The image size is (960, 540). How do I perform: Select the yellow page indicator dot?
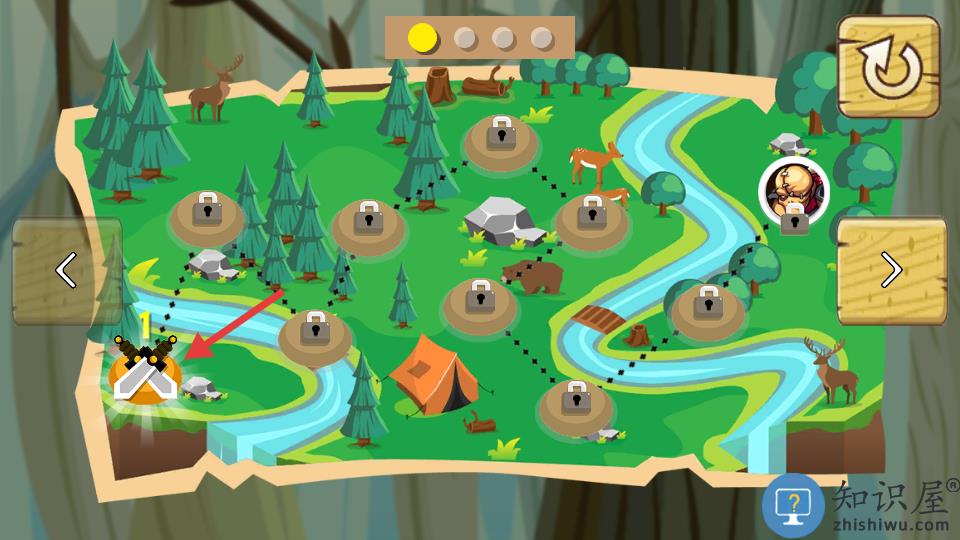423,38
